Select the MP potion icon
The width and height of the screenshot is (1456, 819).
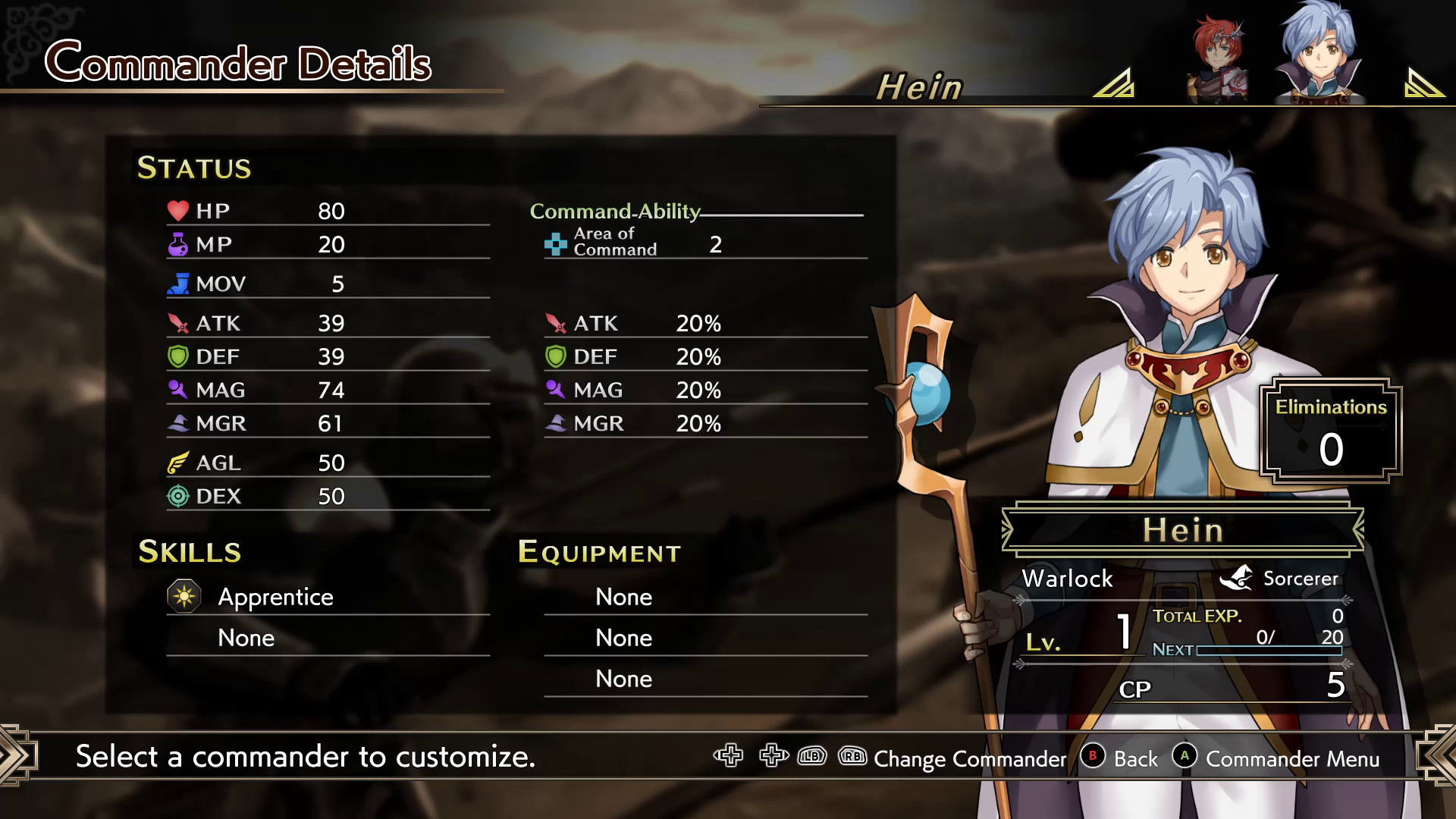point(177,243)
